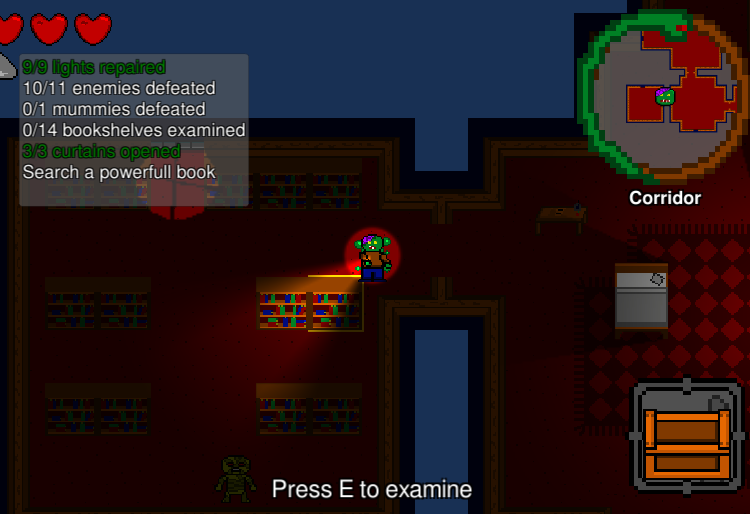The image size is (750, 514).
Task: Select the quest objectives tracker panel
Action: click(134, 130)
